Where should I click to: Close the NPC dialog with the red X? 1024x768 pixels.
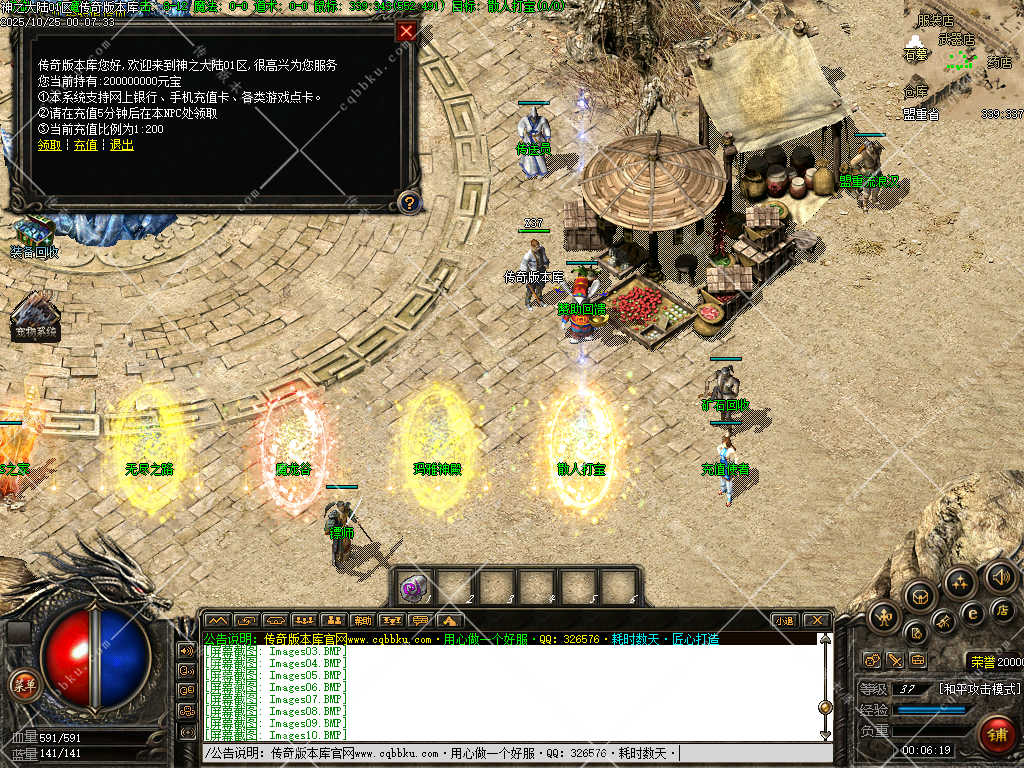coord(406,31)
